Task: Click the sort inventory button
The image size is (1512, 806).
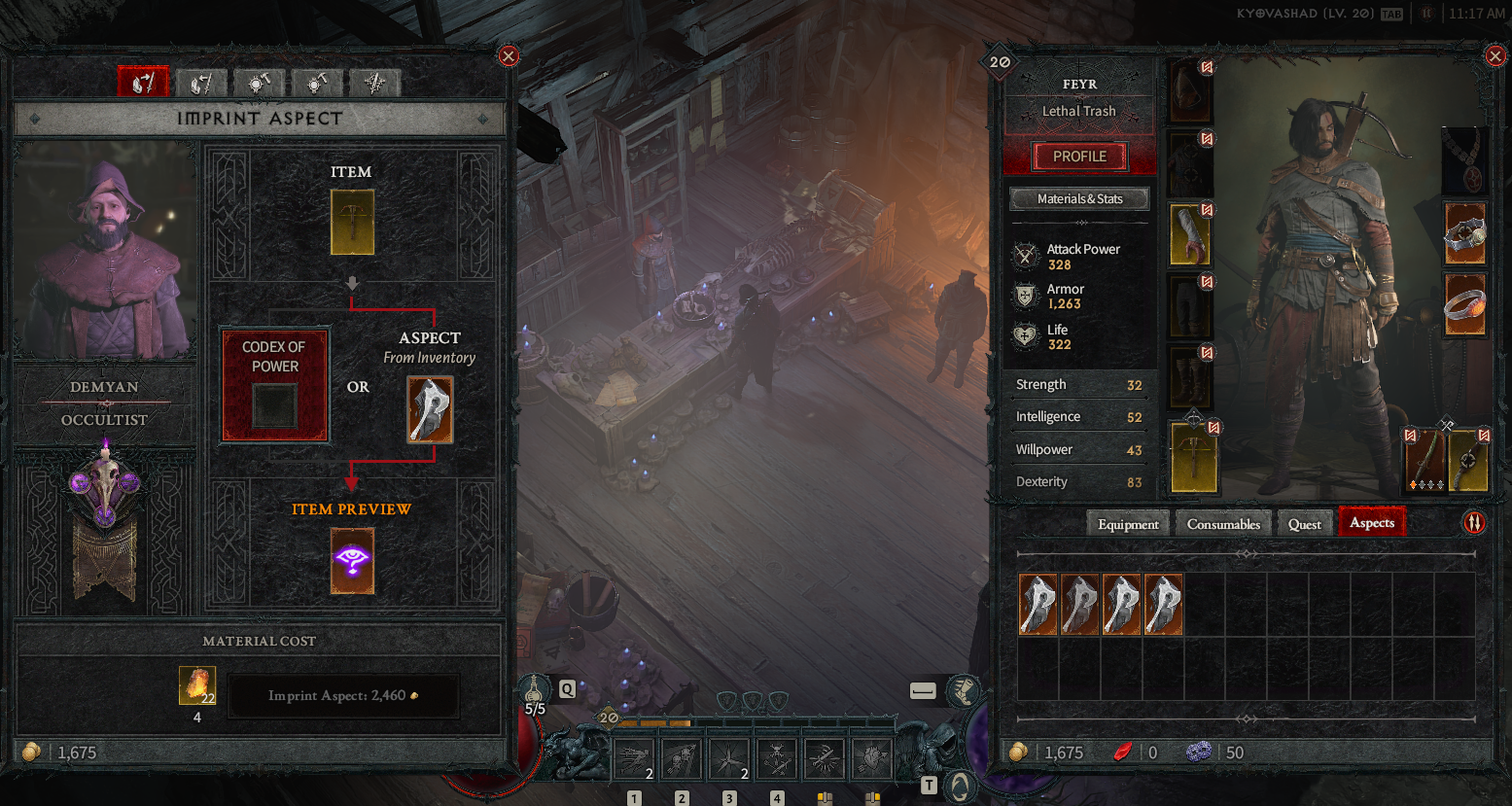Action: tap(1474, 523)
